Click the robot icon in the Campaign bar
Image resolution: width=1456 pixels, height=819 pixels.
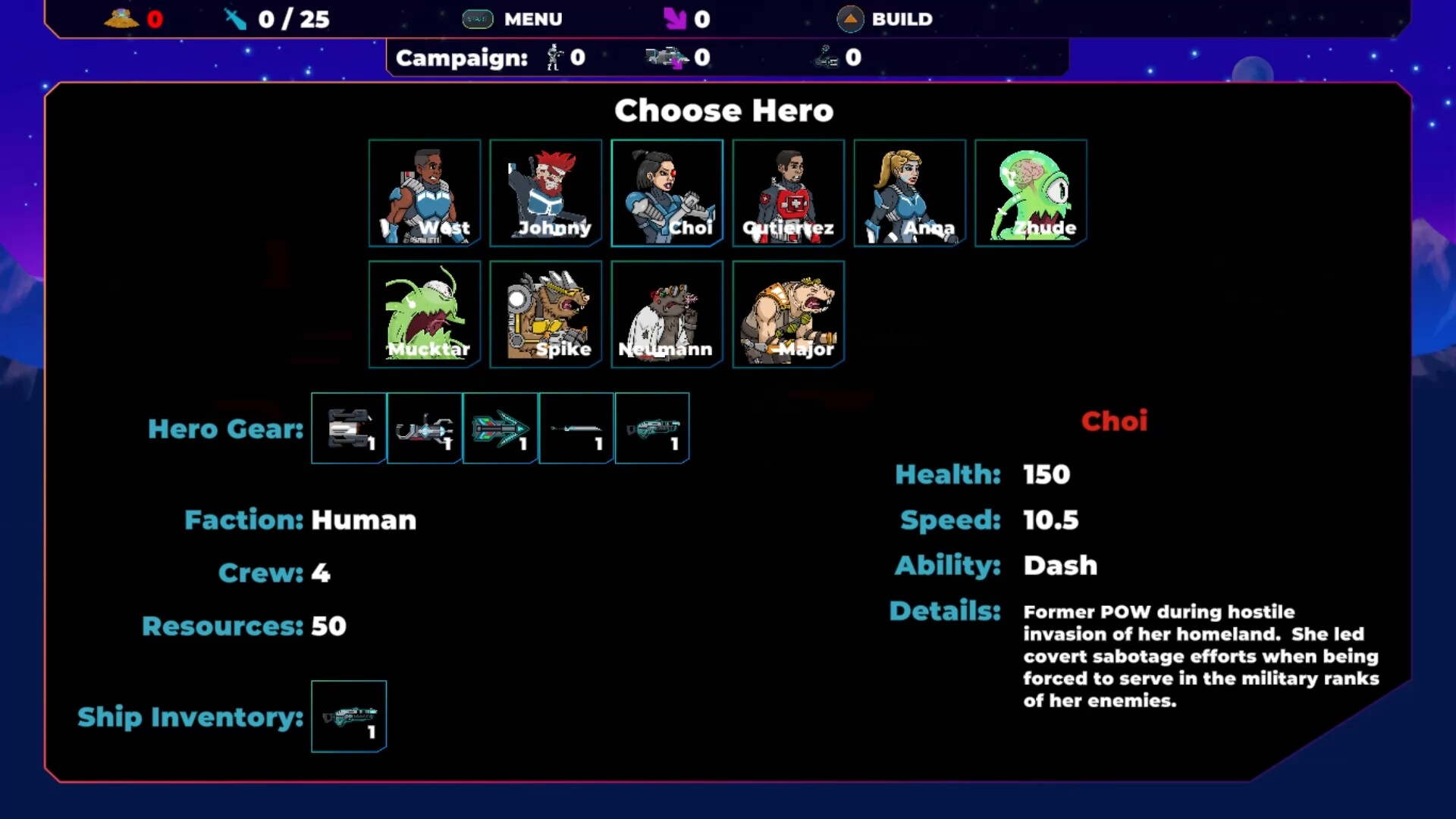tap(553, 57)
